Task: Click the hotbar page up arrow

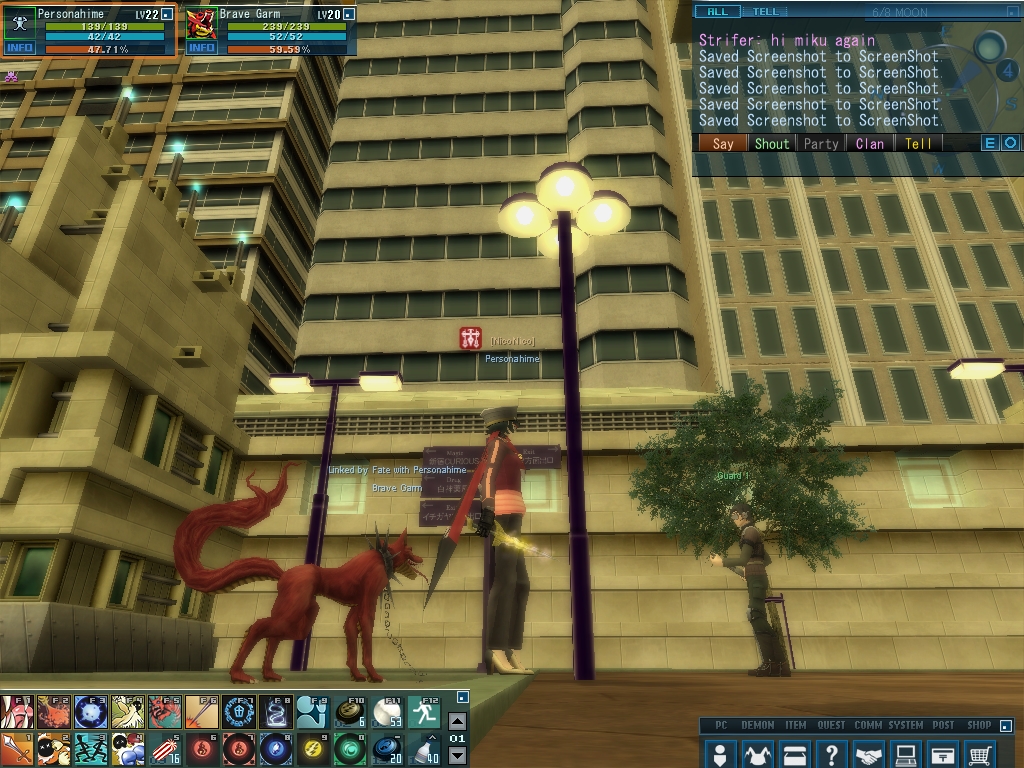Action: (457, 721)
